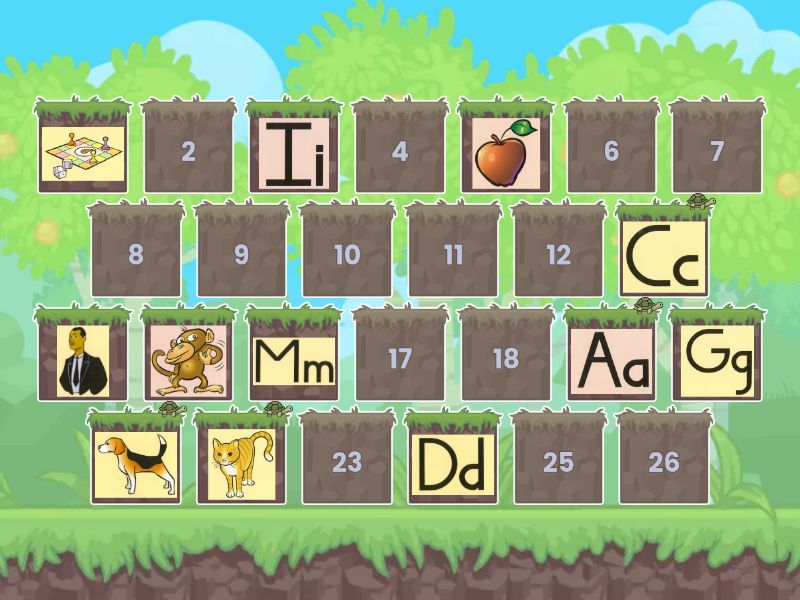Choose the 'Ii' letter tile
This screenshot has width=800, height=600.
294,152
